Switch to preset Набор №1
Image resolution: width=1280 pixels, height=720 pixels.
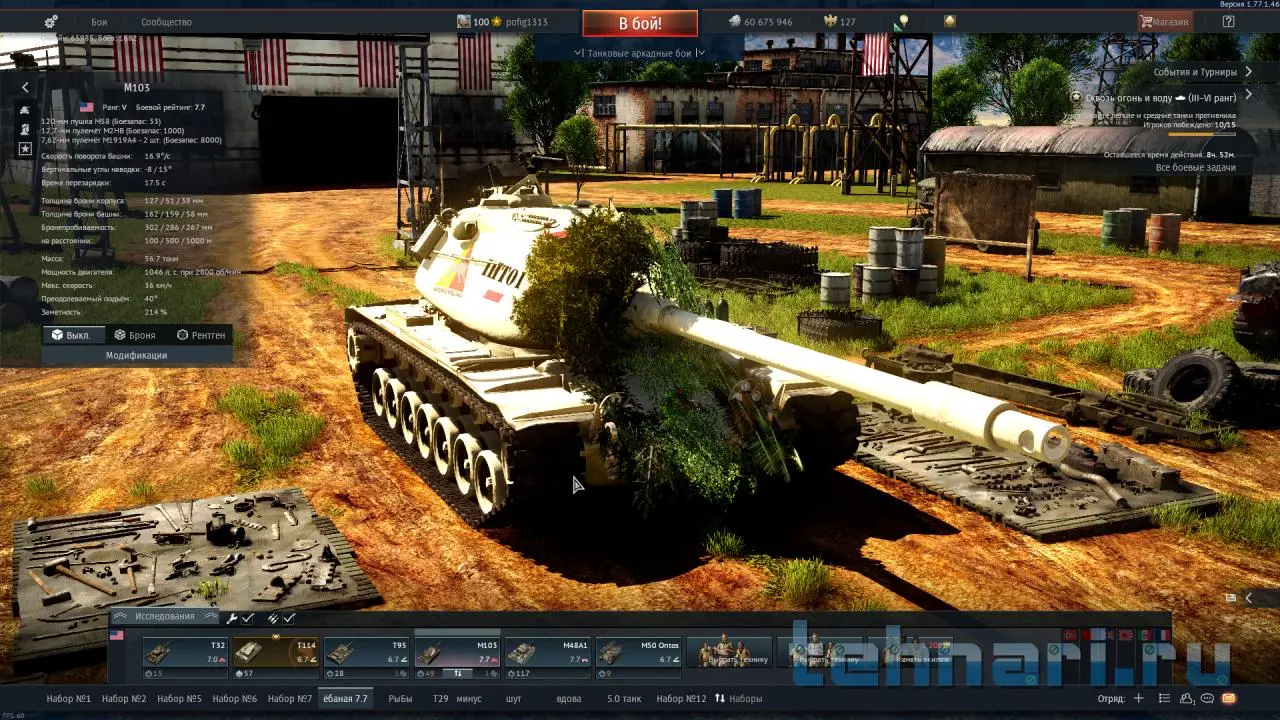tap(69, 699)
